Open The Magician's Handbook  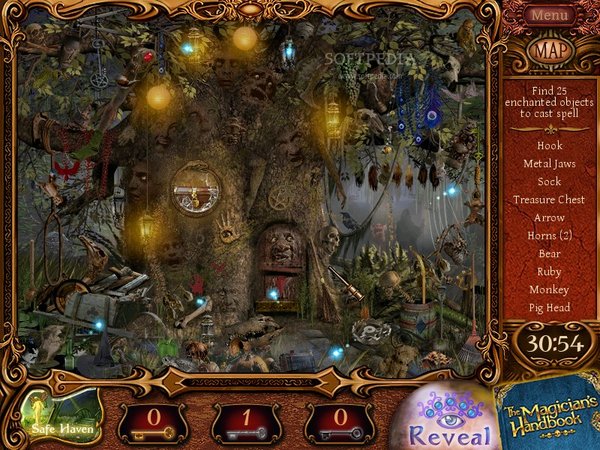point(548,412)
